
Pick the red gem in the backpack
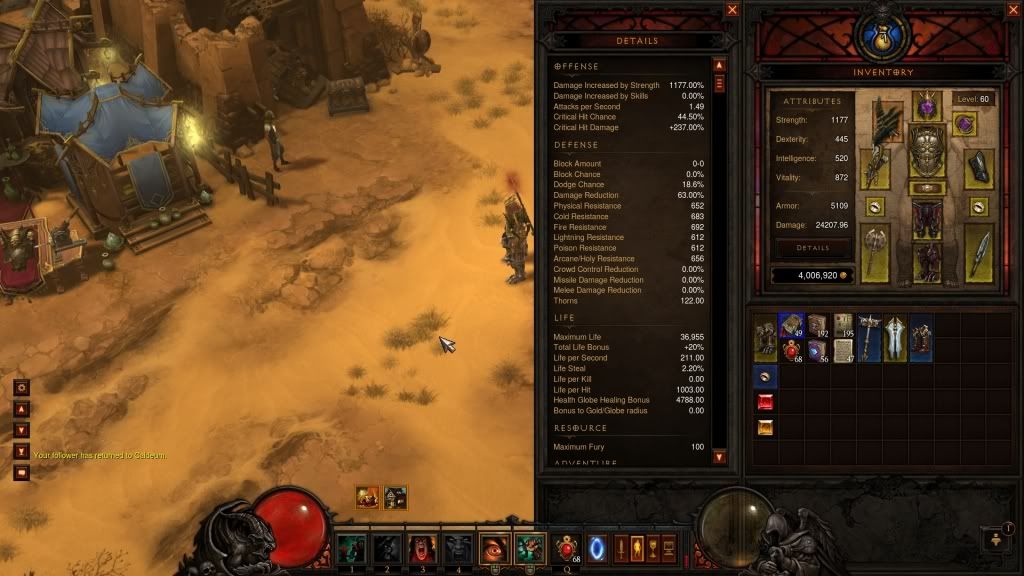pos(765,402)
